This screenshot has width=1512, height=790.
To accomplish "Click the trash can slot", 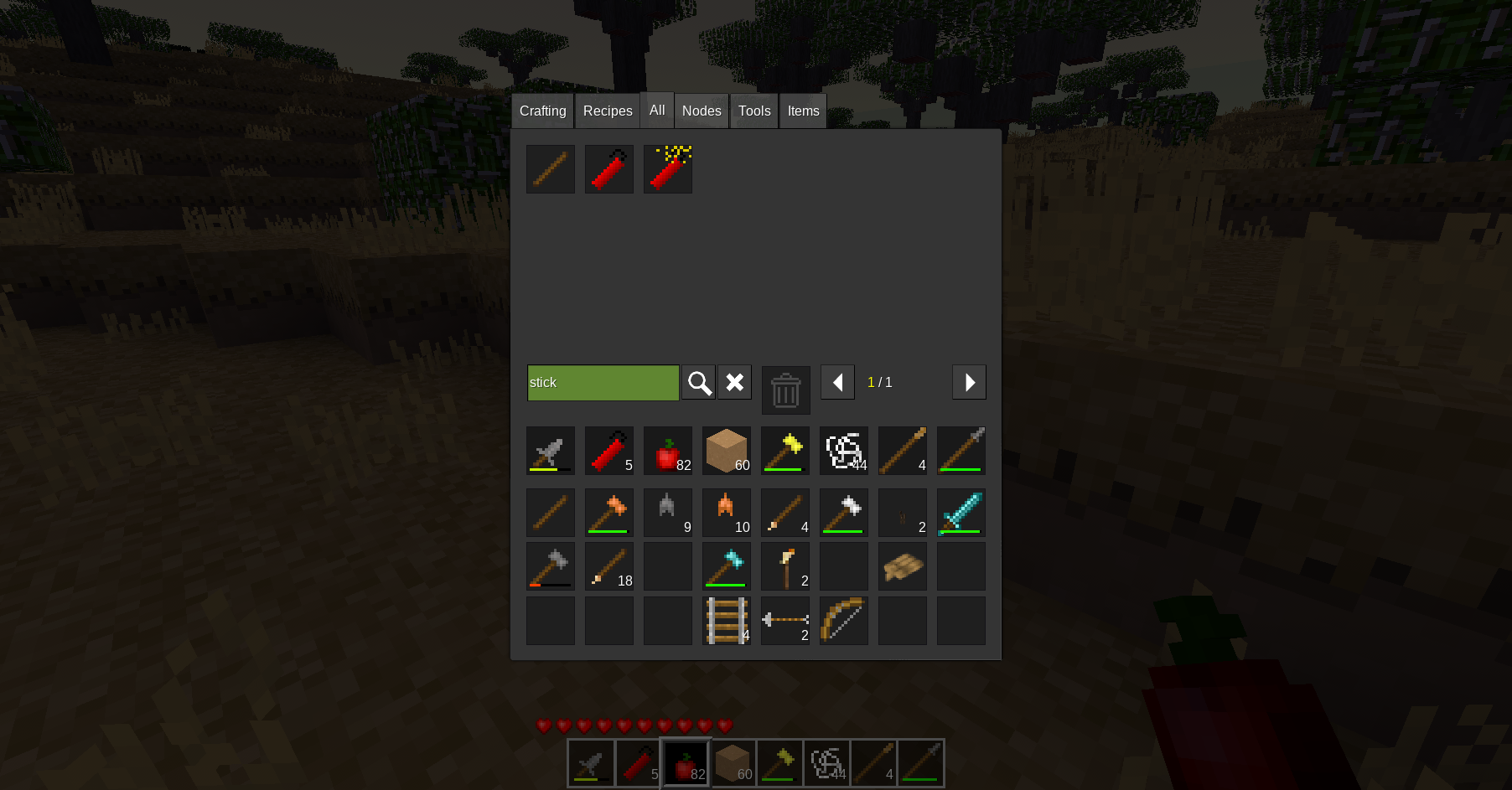I will (x=785, y=390).
